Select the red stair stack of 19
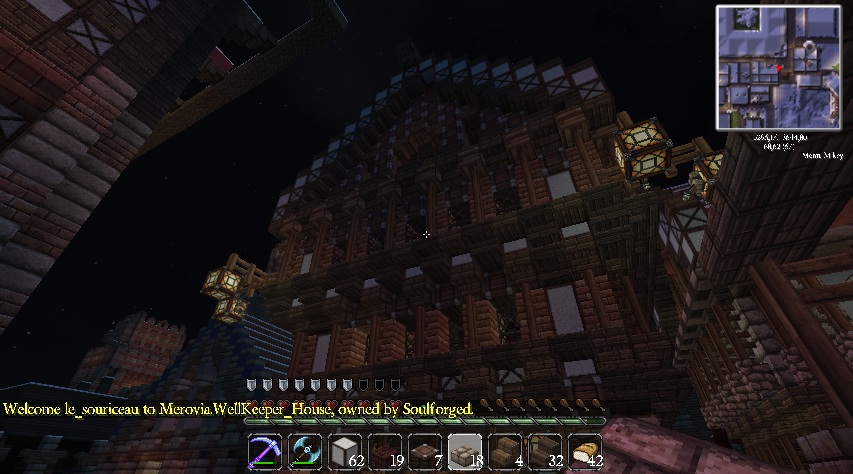The height and width of the screenshot is (474, 853). (x=385, y=452)
